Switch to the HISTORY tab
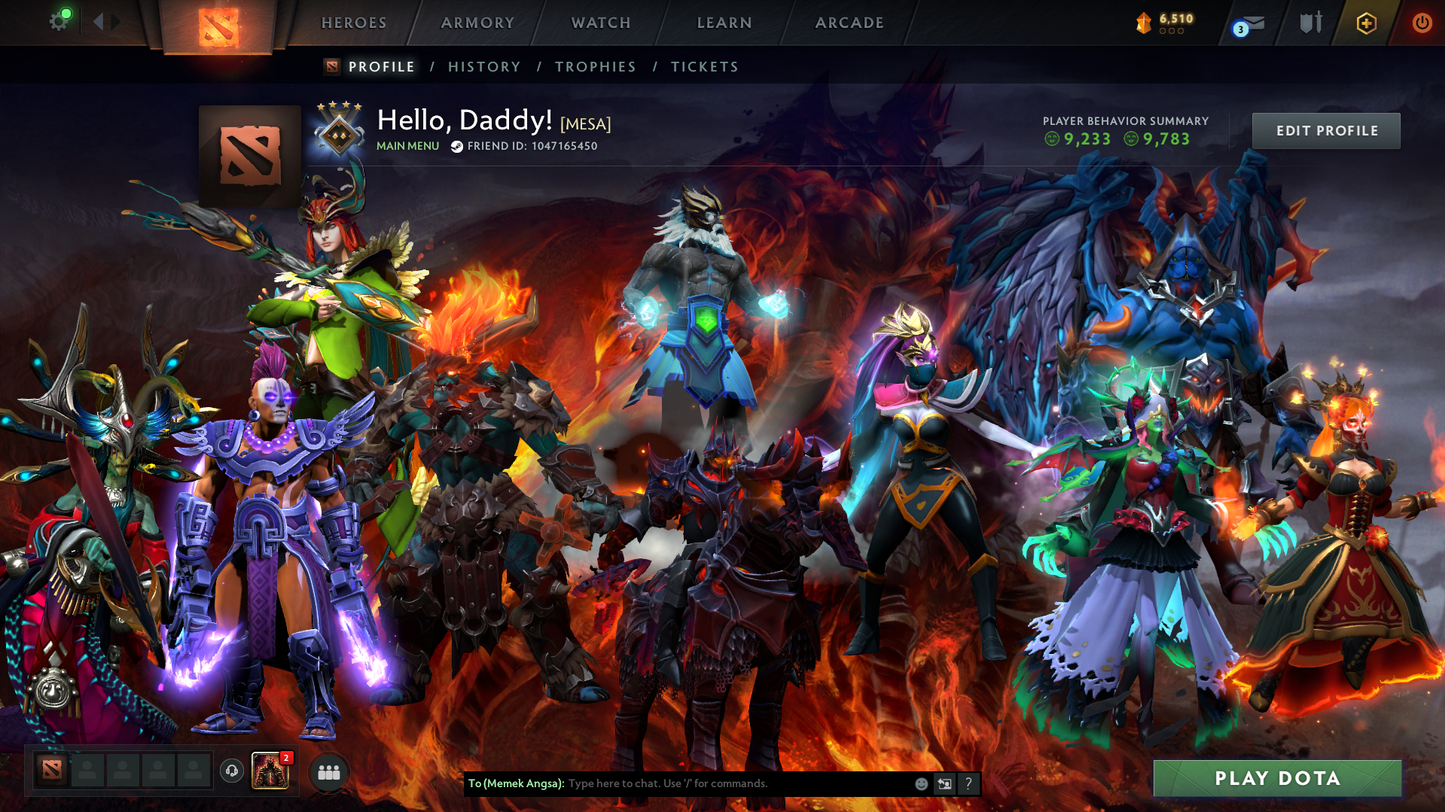 click(x=484, y=66)
